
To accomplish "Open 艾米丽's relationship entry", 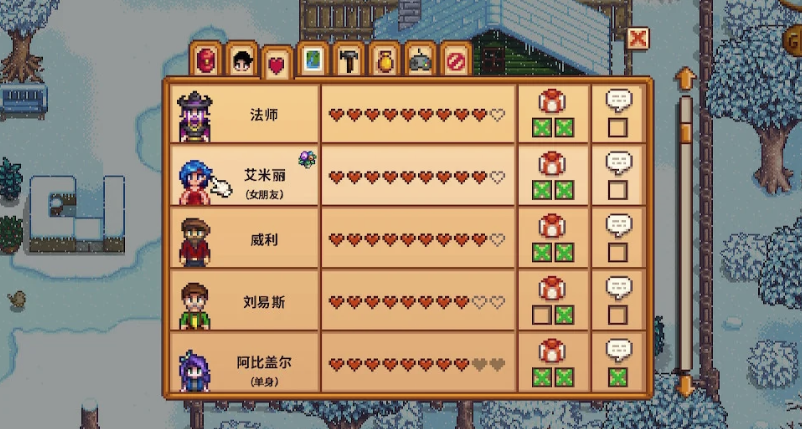I will coord(264,176).
